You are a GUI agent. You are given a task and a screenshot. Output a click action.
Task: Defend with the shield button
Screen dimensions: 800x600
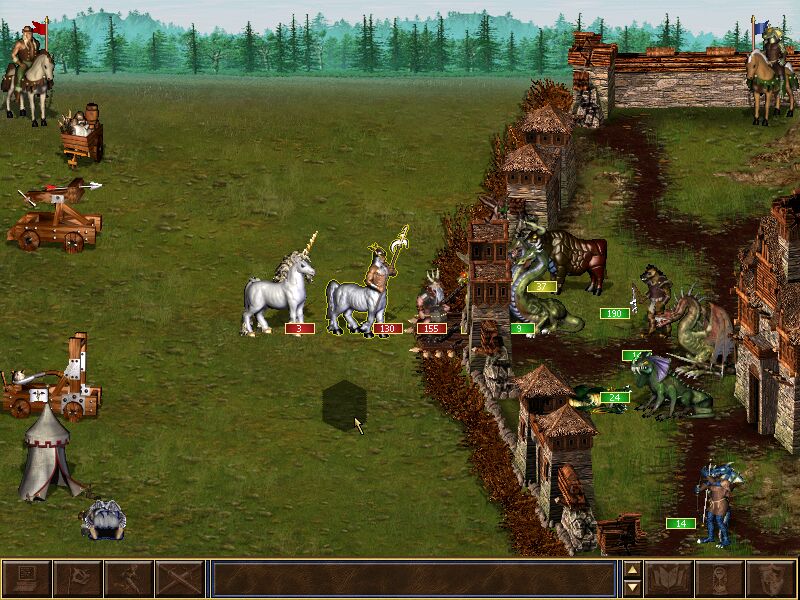[x=770, y=579]
